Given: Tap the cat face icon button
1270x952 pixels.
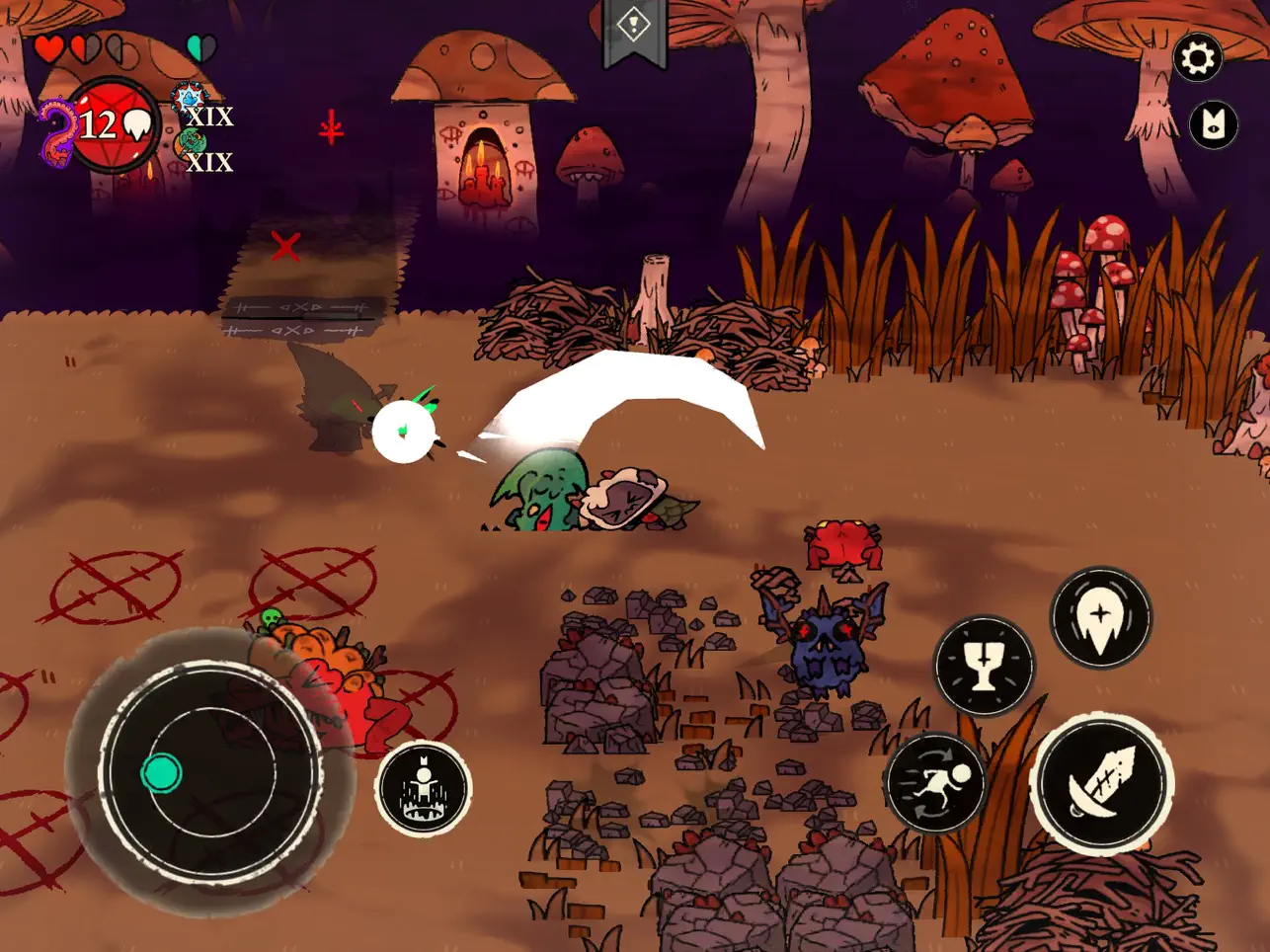Looking at the screenshot, I should tap(1213, 125).
